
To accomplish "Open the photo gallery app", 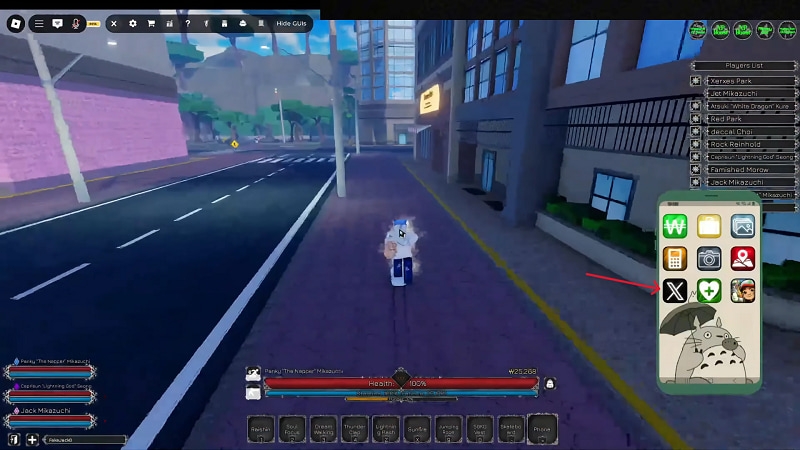I will point(742,226).
